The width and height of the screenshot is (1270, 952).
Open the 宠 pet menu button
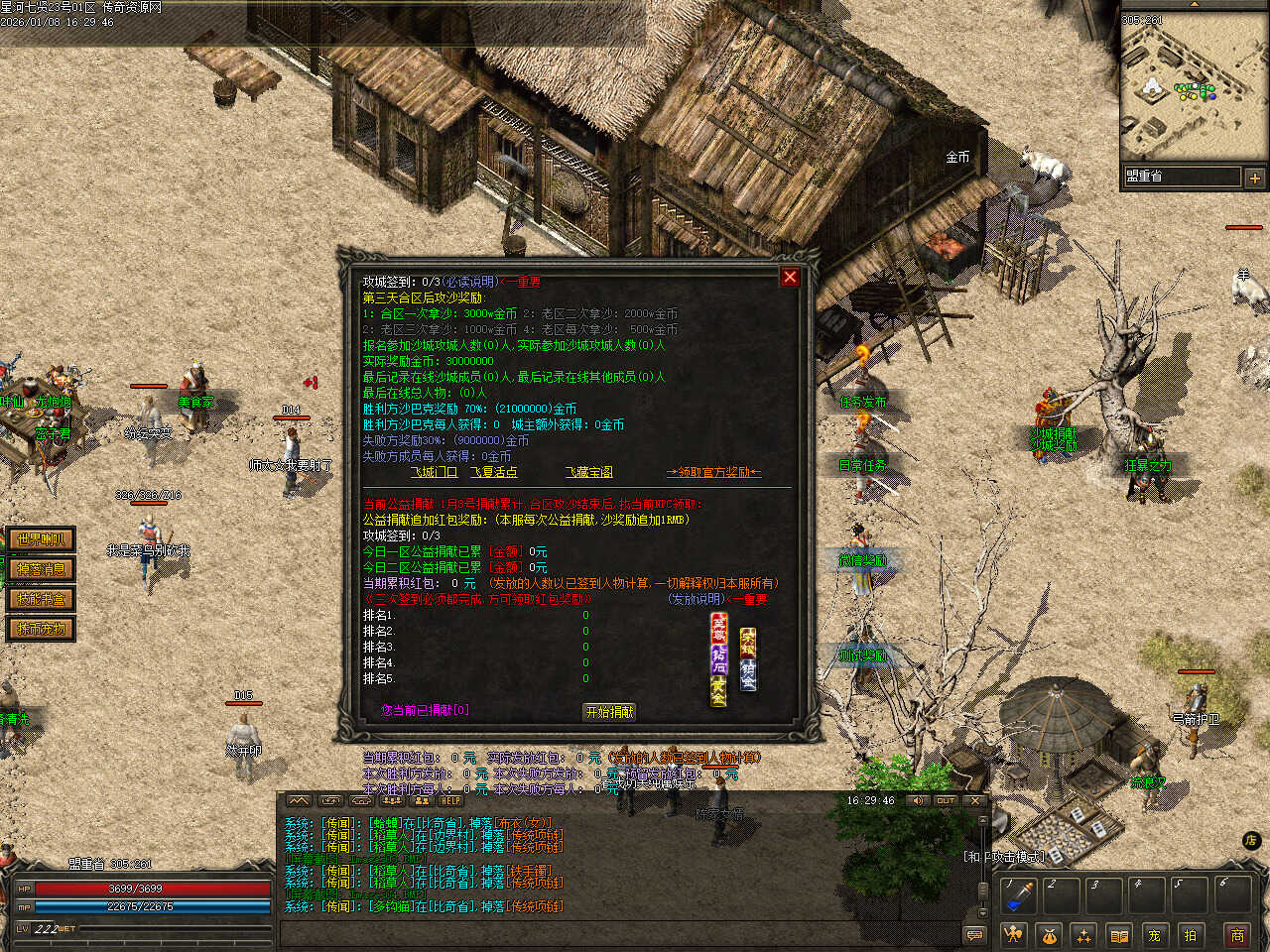(x=1154, y=935)
